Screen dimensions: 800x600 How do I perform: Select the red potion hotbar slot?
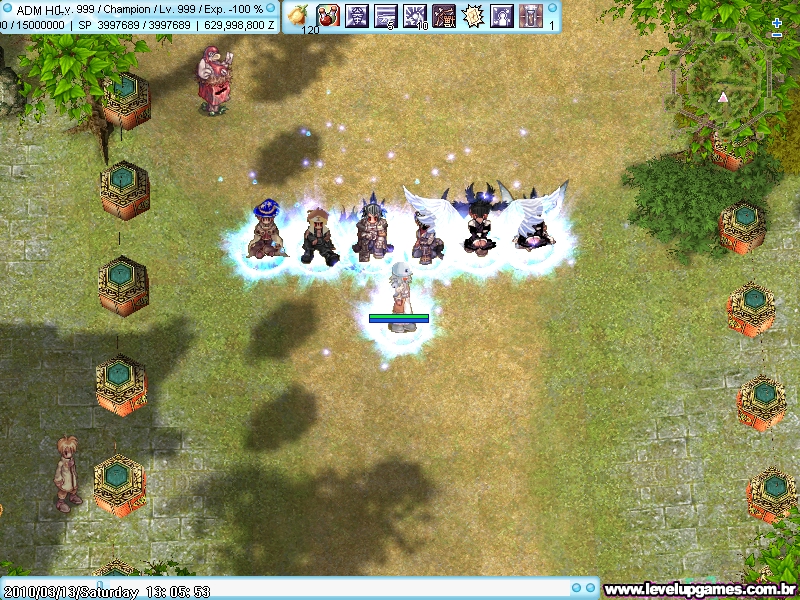327,15
